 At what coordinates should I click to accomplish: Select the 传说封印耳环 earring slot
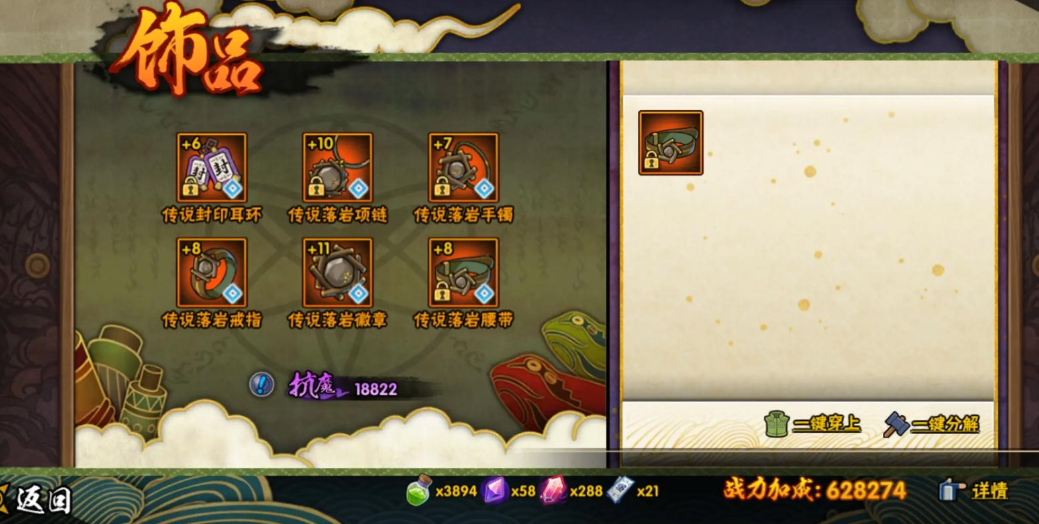coord(211,168)
